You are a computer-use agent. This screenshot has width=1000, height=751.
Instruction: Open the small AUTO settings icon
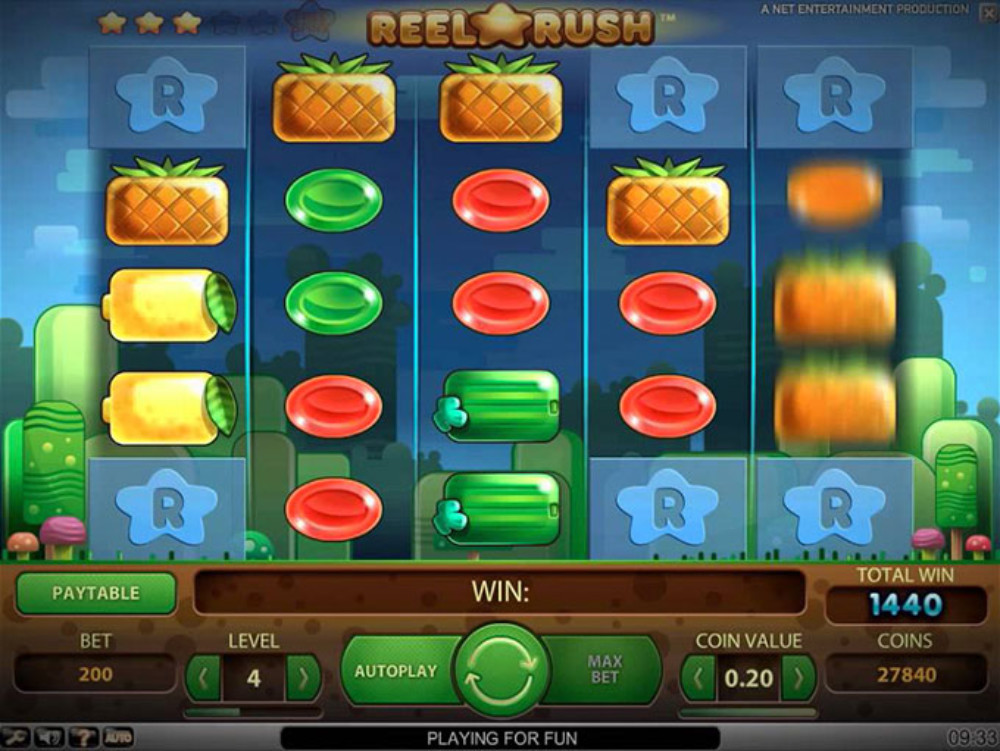tap(118, 738)
